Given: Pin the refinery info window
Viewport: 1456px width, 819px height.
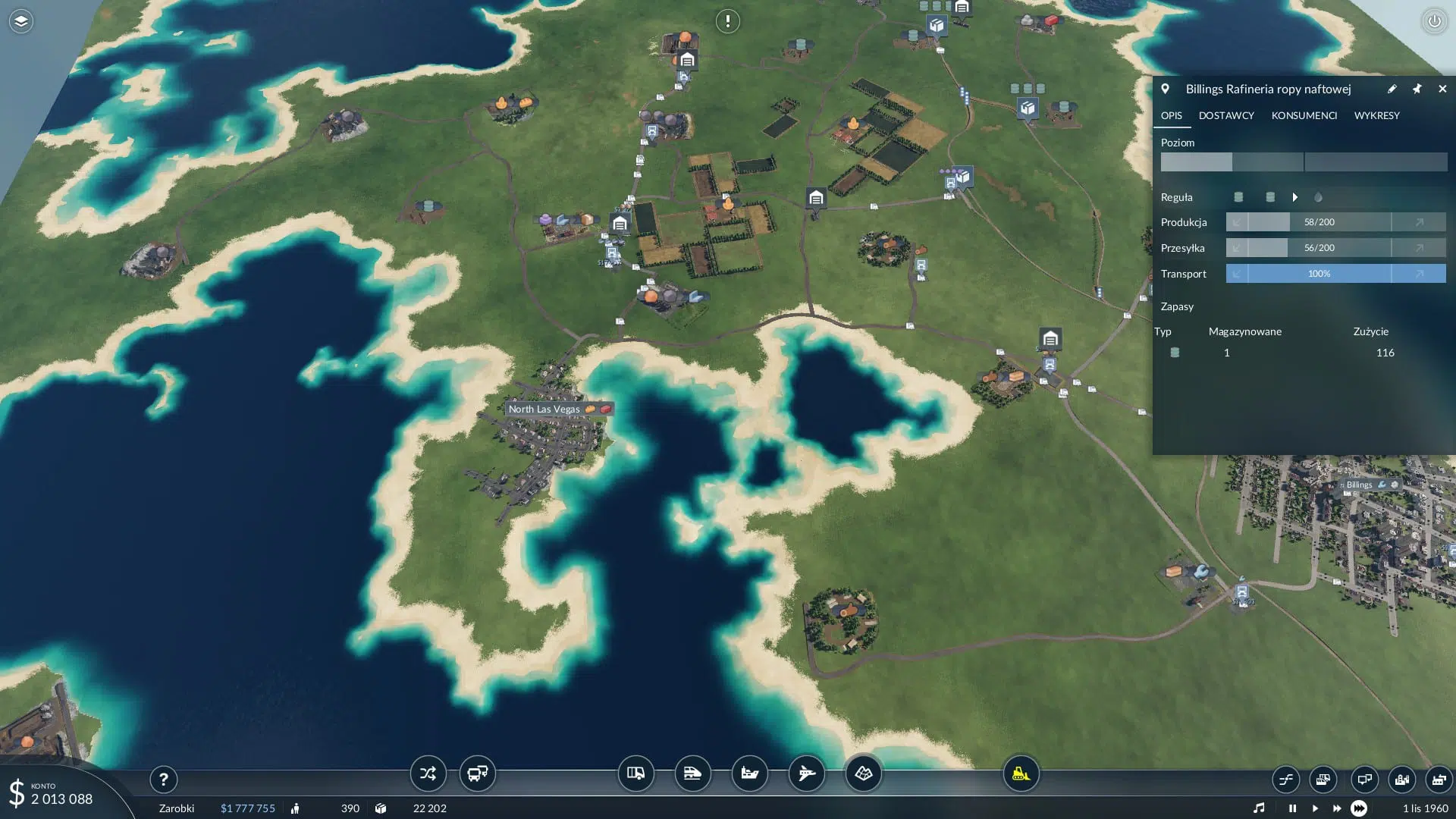Looking at the screenshot, I should (x=1417, y=89).
